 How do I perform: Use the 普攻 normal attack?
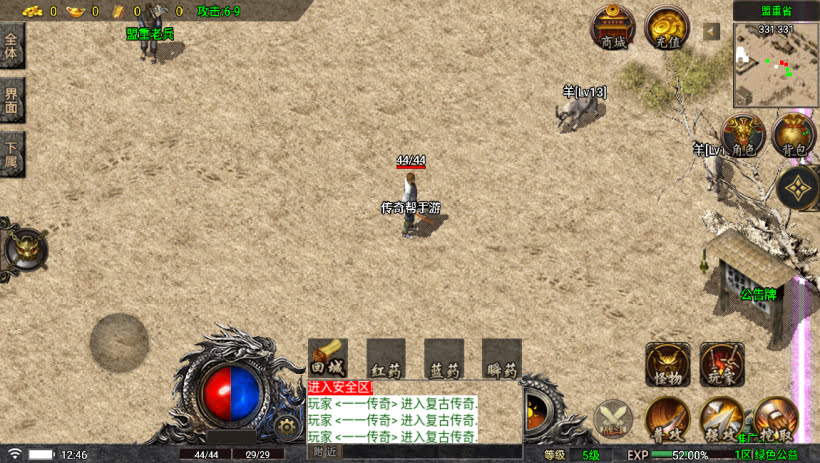pos(666,418)
